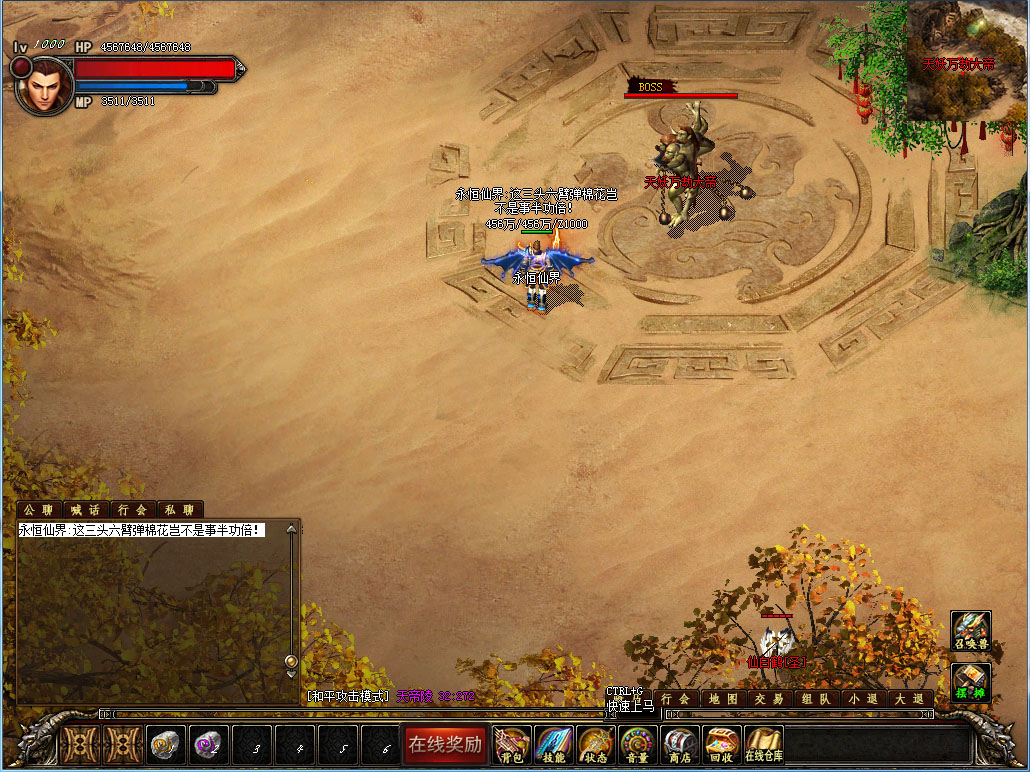Open the 商店 shop
Screen dimensions: 1030x772
tap(679, 744)
